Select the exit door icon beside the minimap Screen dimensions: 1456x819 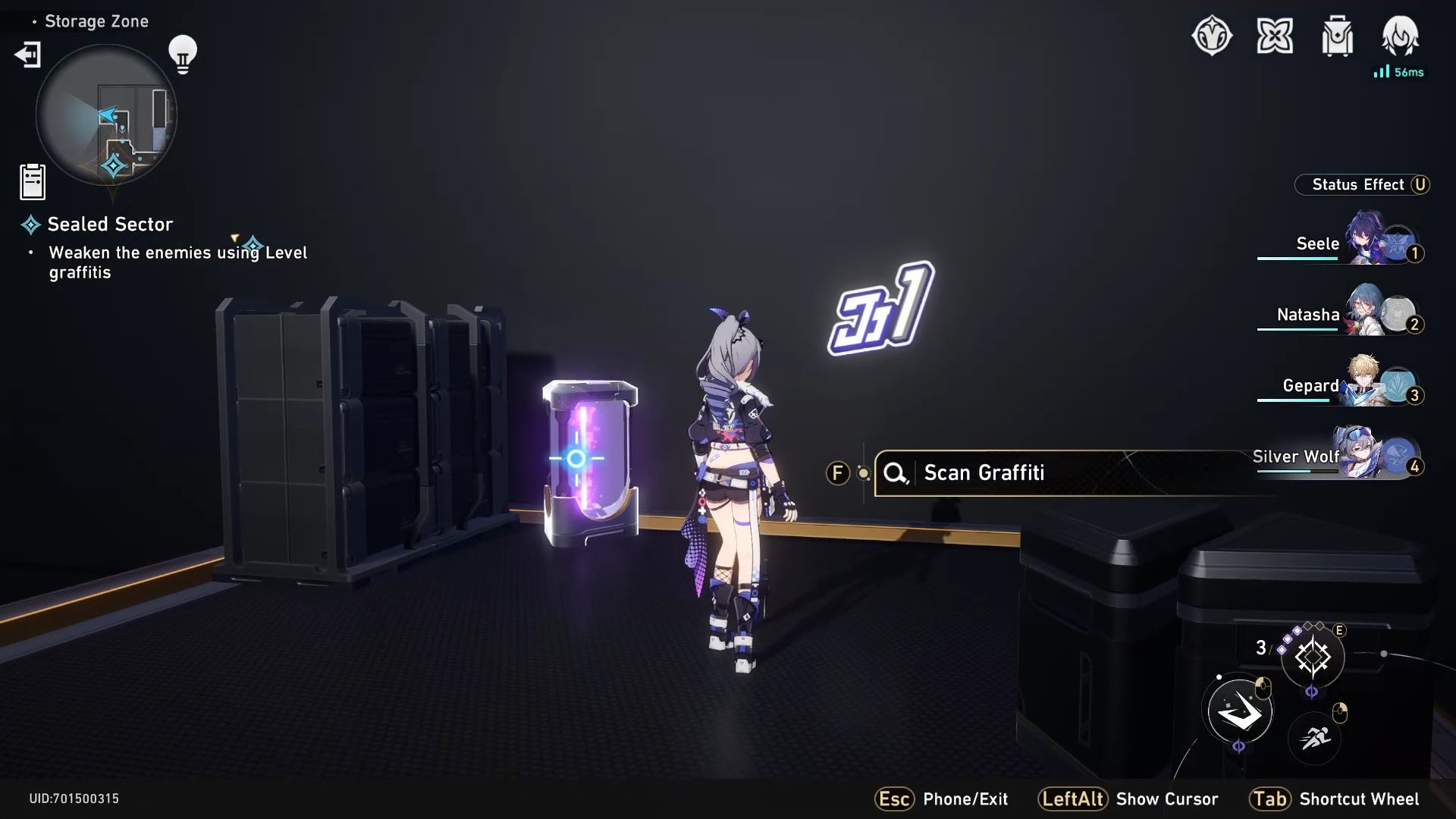click(x=27, y=55)
